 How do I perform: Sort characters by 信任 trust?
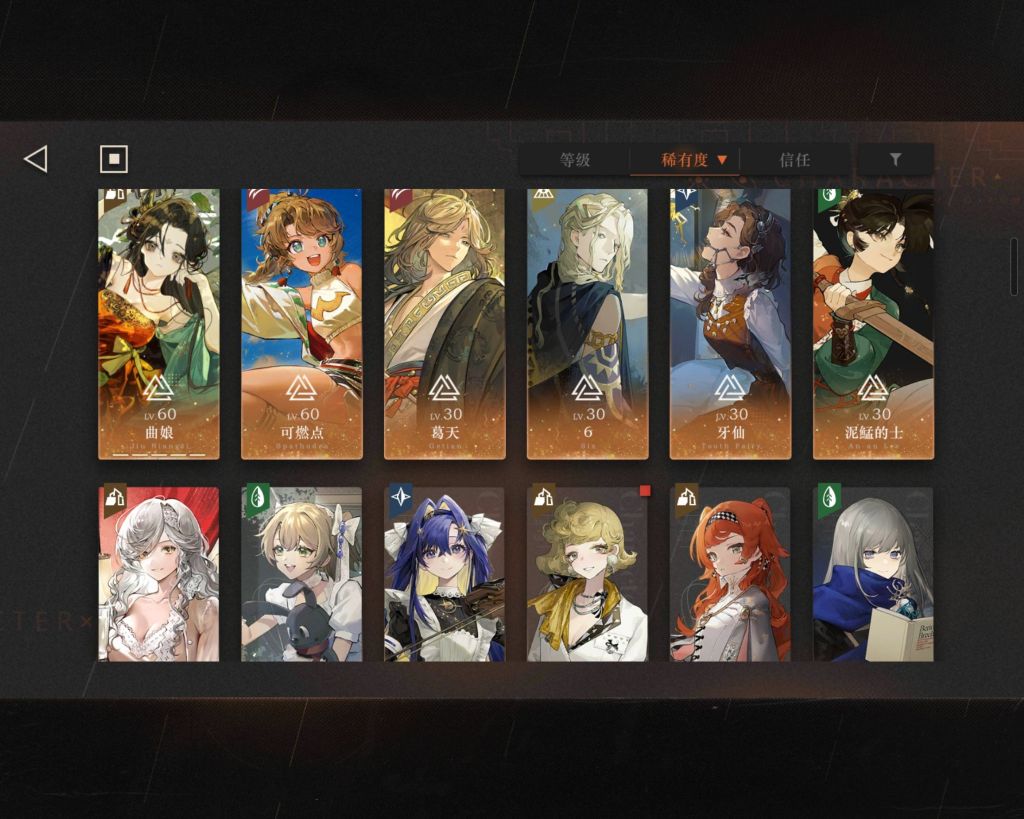click(x=795, y=160)
